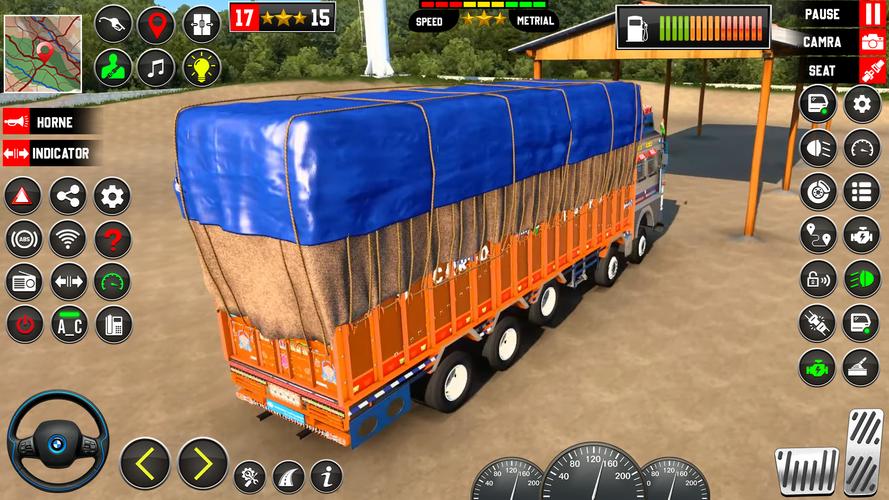
Task: Toggle the A_C air conditioning button
Action: 68,324
